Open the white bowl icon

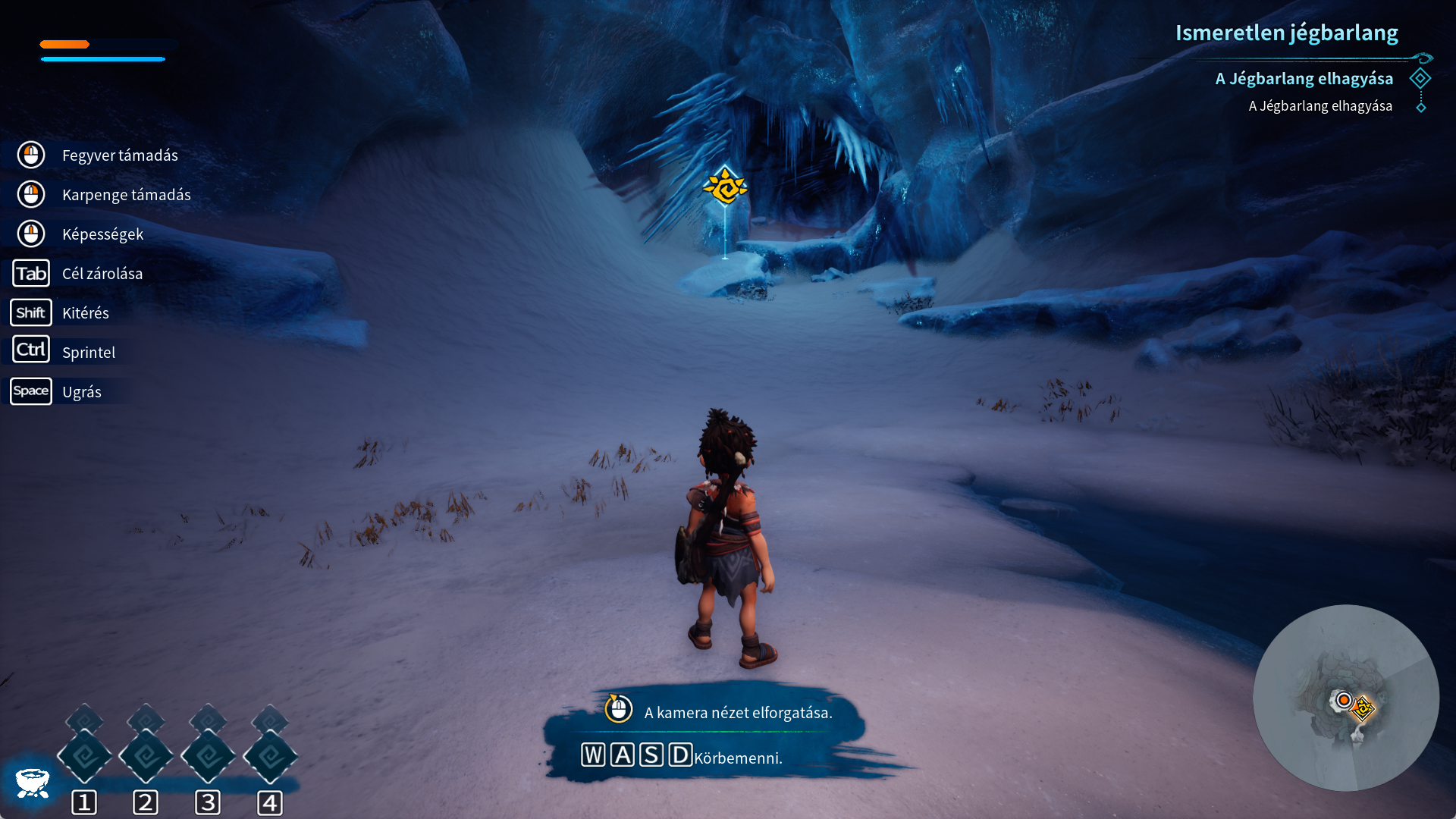pyautogui.click(x=33, y=783)
